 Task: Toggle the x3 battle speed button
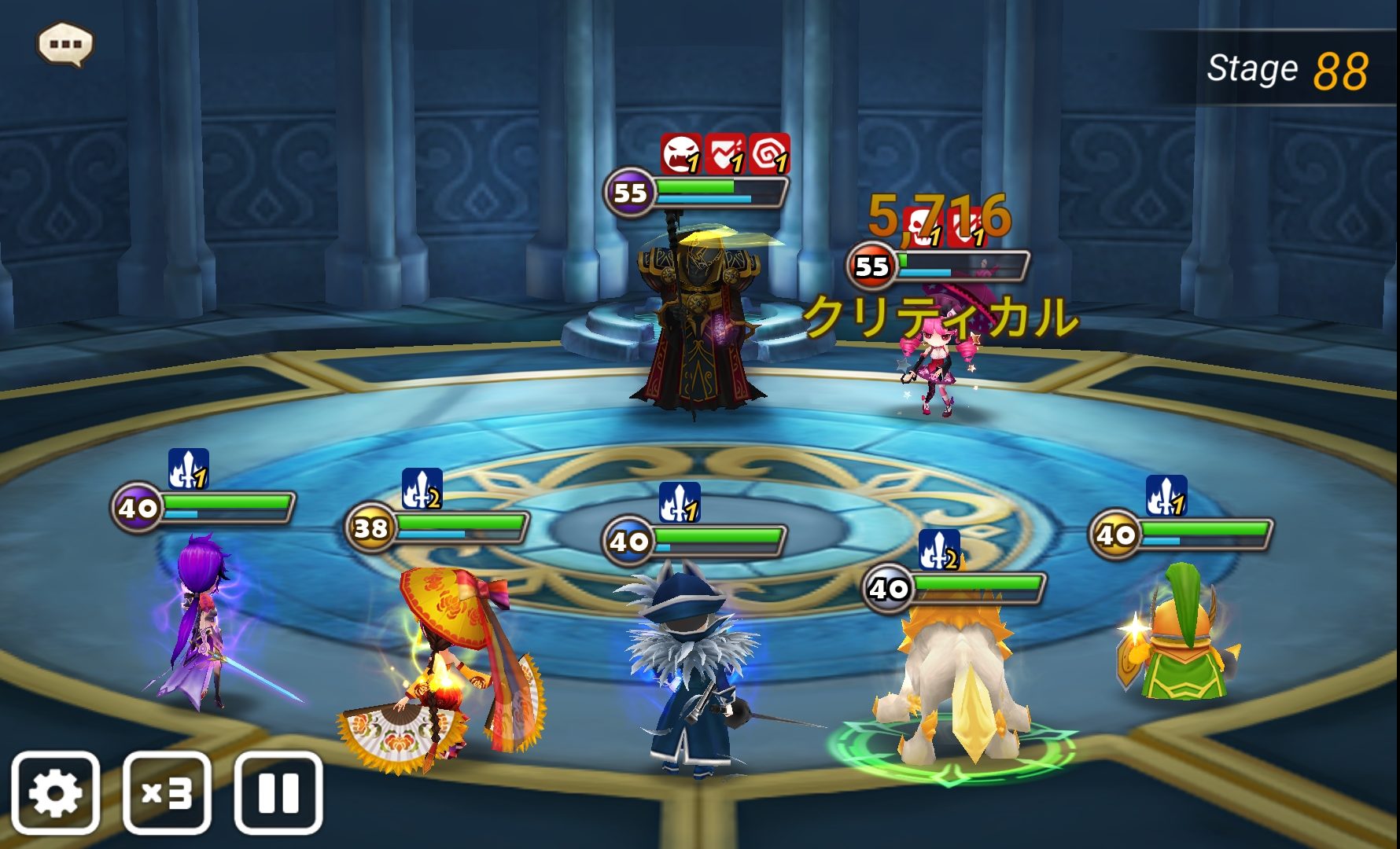click(167, 792)
